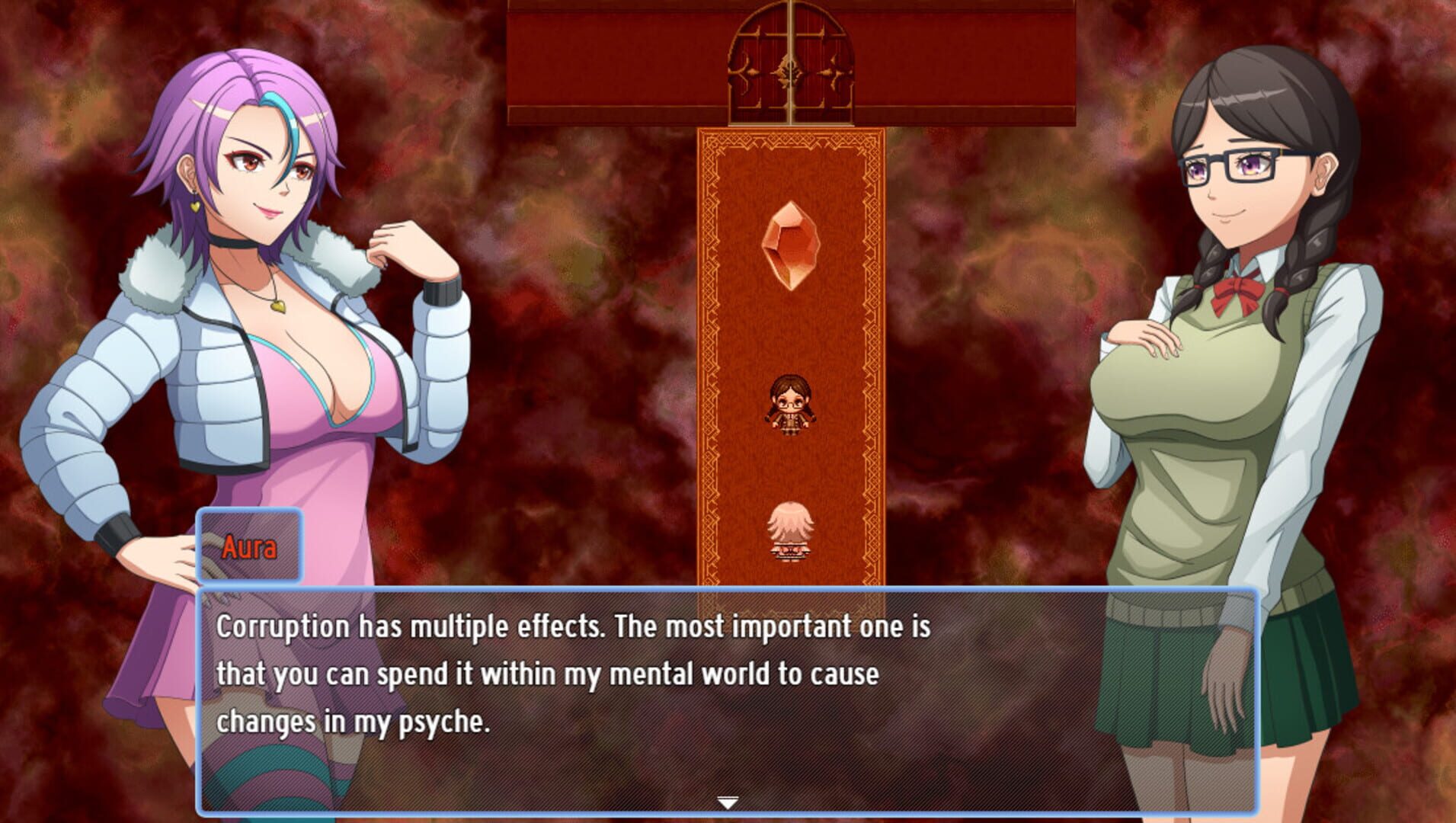Select the pink-haired player character sprite
The width and height of the screenshot is (1456, 823).
[790, 533]
